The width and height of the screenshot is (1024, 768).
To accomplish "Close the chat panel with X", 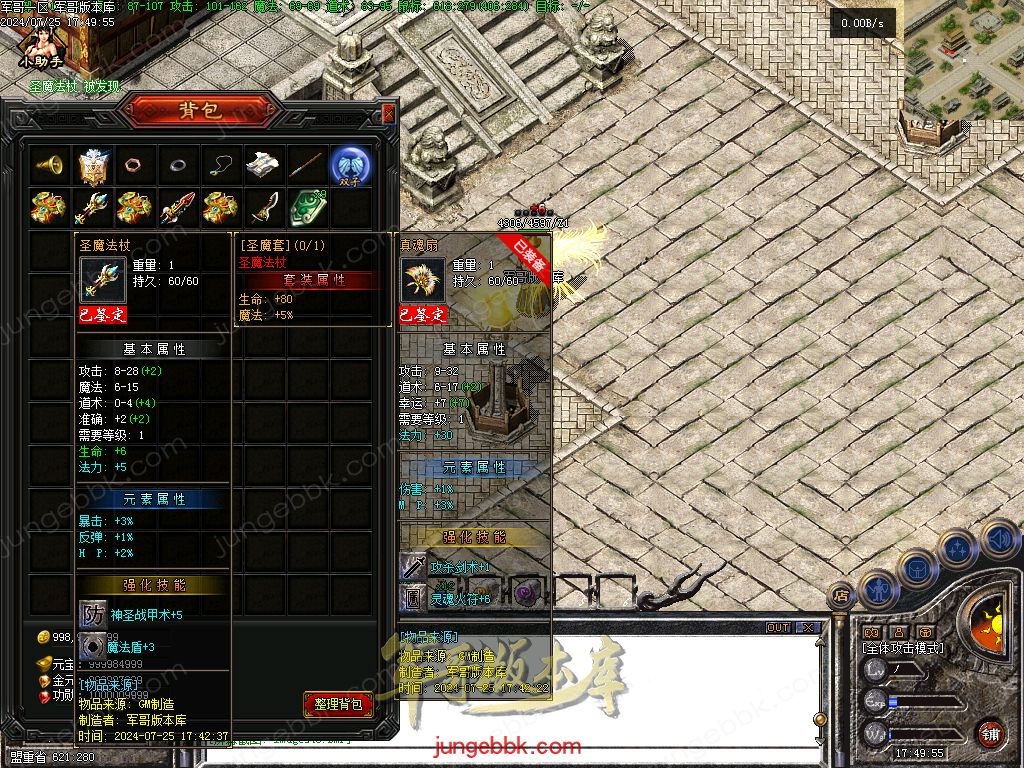I will tap(808, 628).
